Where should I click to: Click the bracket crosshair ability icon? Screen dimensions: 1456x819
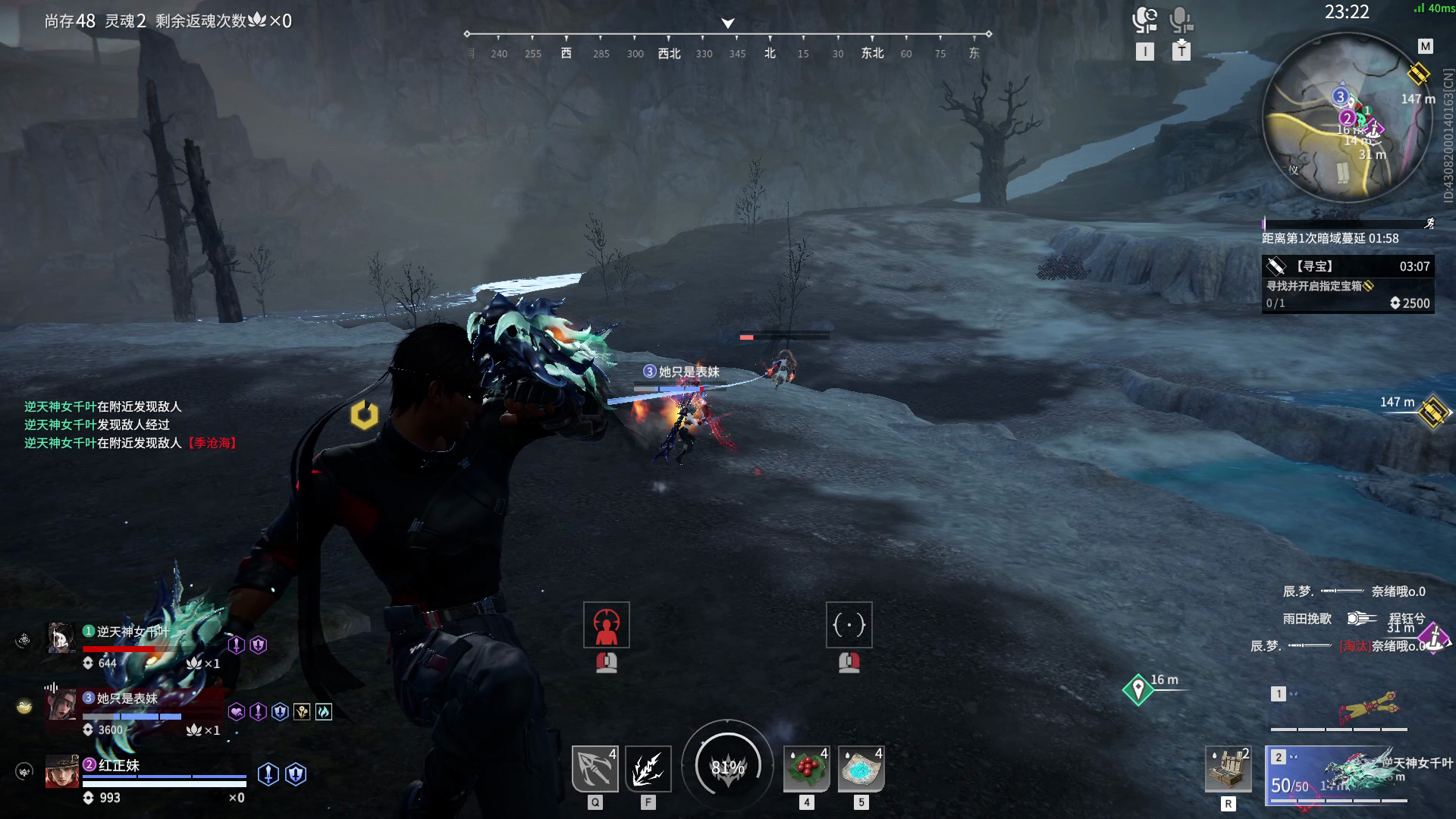click(x=849, y=625)
